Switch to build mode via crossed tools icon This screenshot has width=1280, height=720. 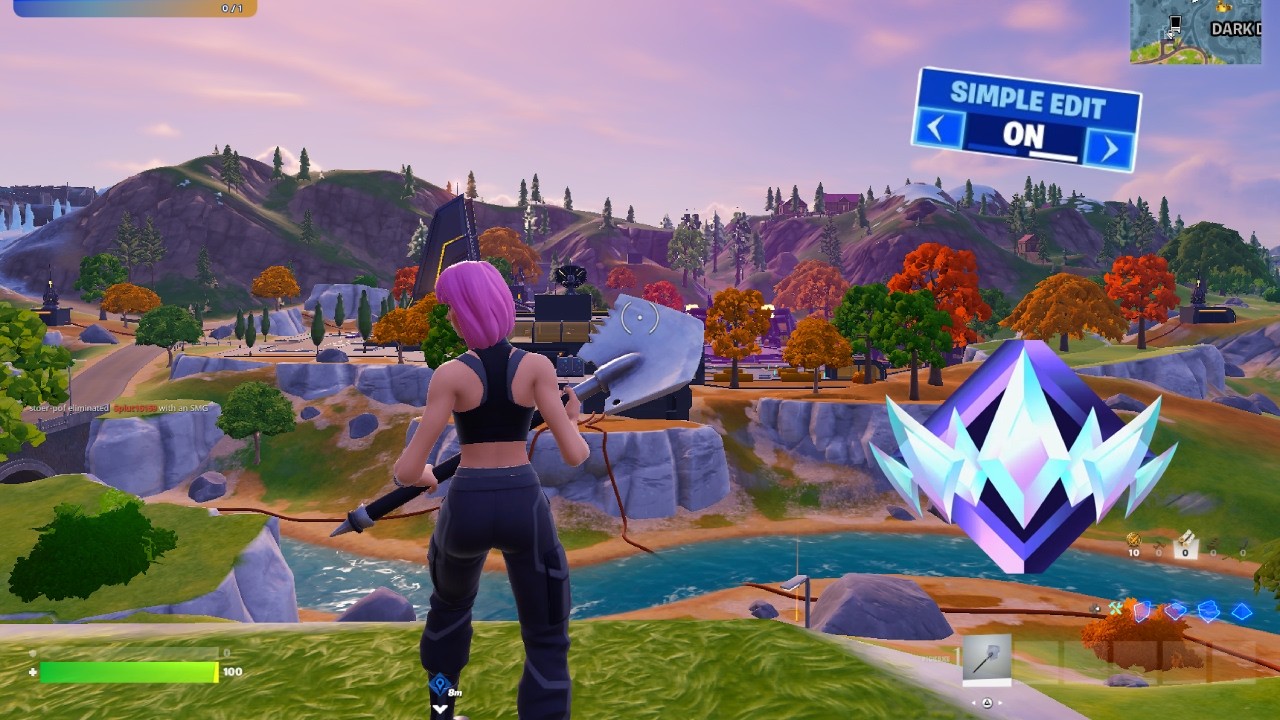point(1115,608)
